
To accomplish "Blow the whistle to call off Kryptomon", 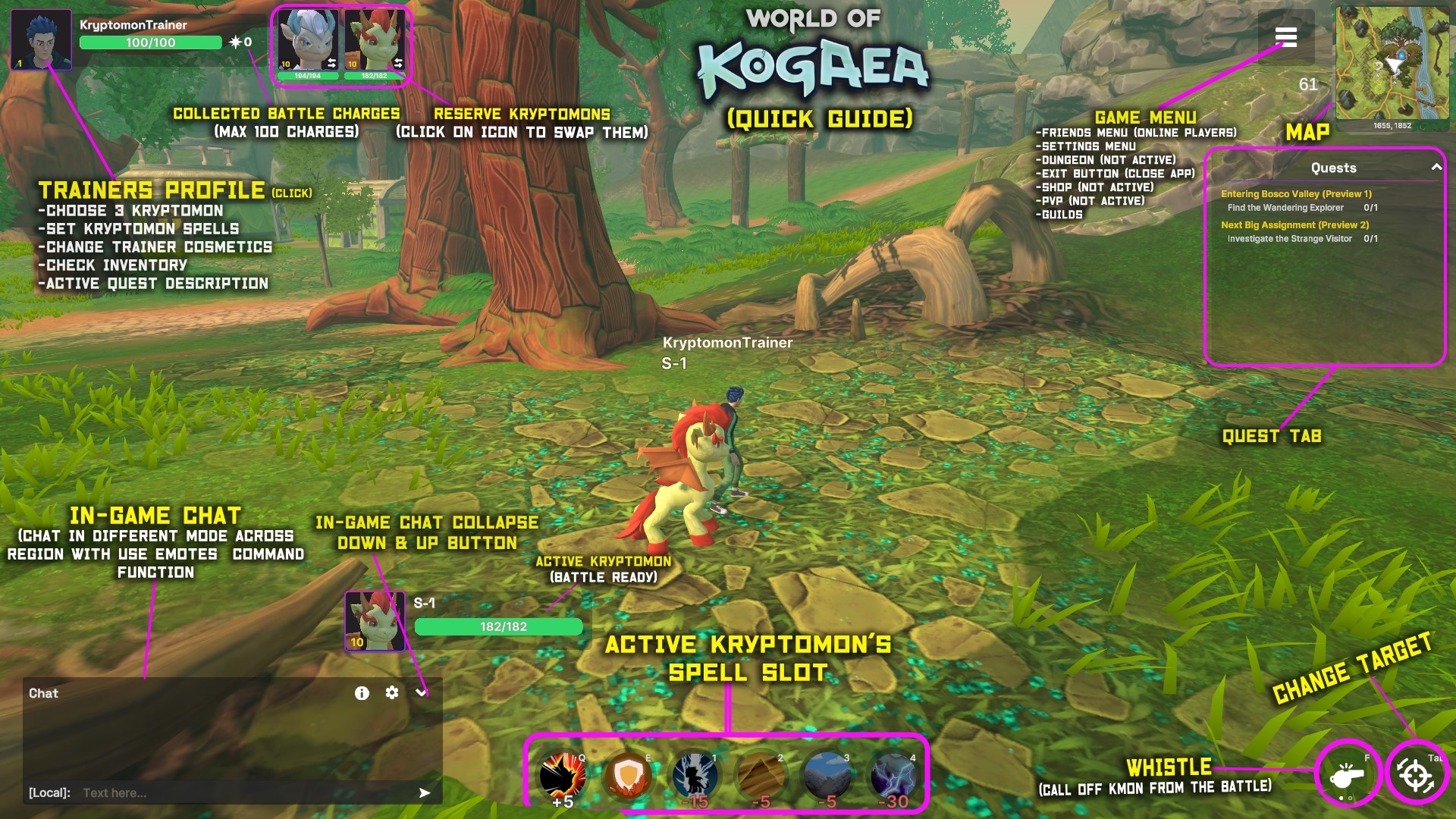I will click(1347, 775).
